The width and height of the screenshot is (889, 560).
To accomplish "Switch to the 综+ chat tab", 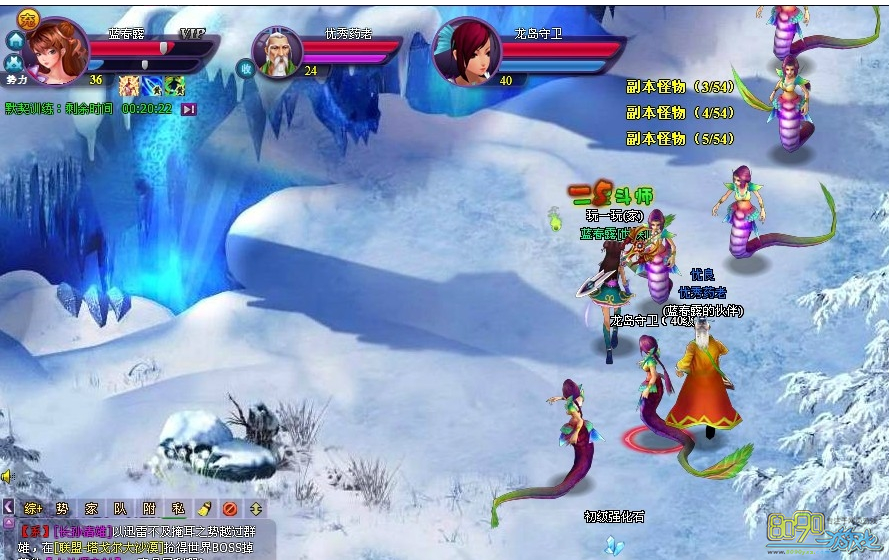I will [34, 508].
